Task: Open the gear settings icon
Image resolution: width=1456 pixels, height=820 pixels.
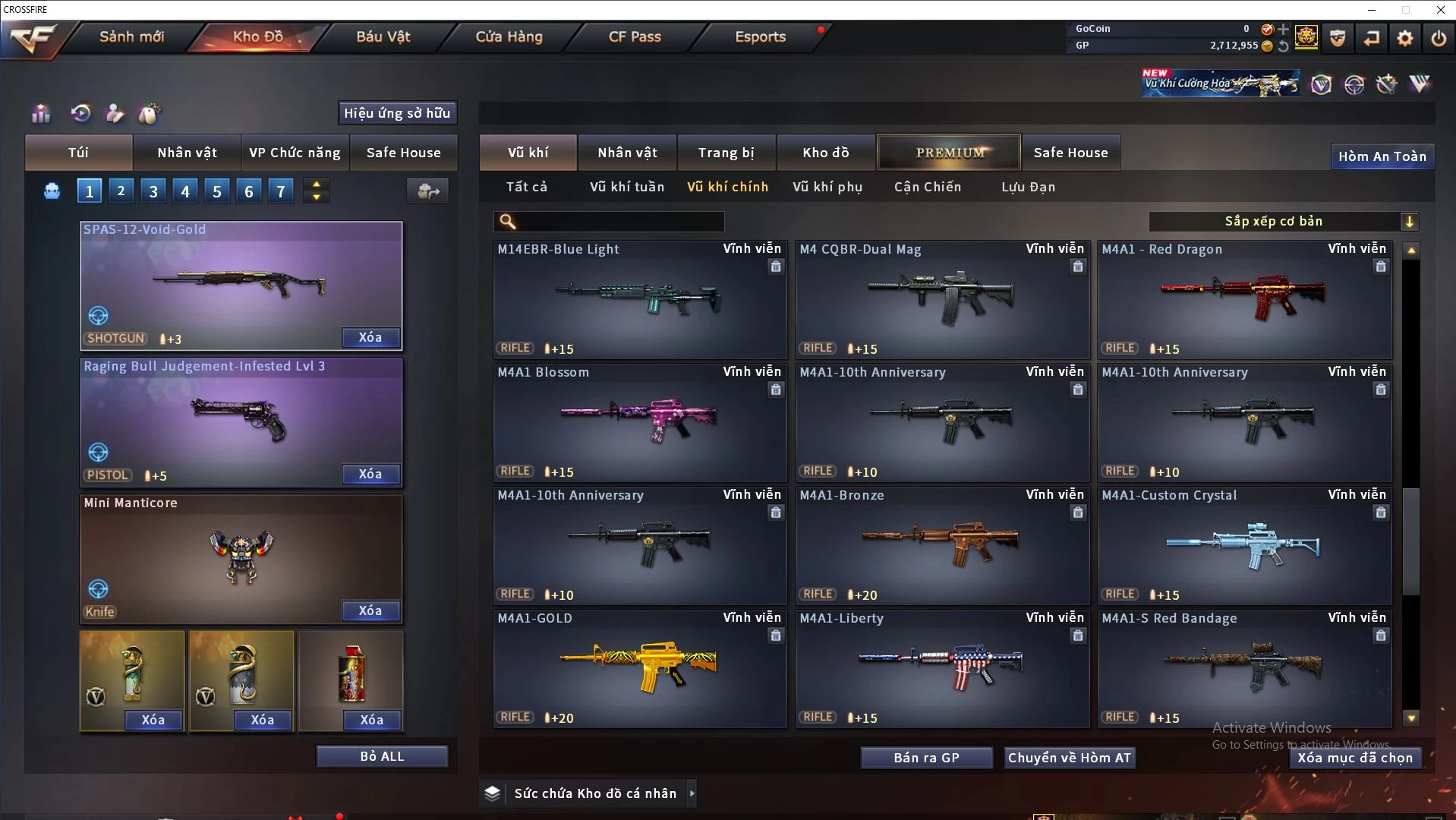Action: pos(1404,38)
